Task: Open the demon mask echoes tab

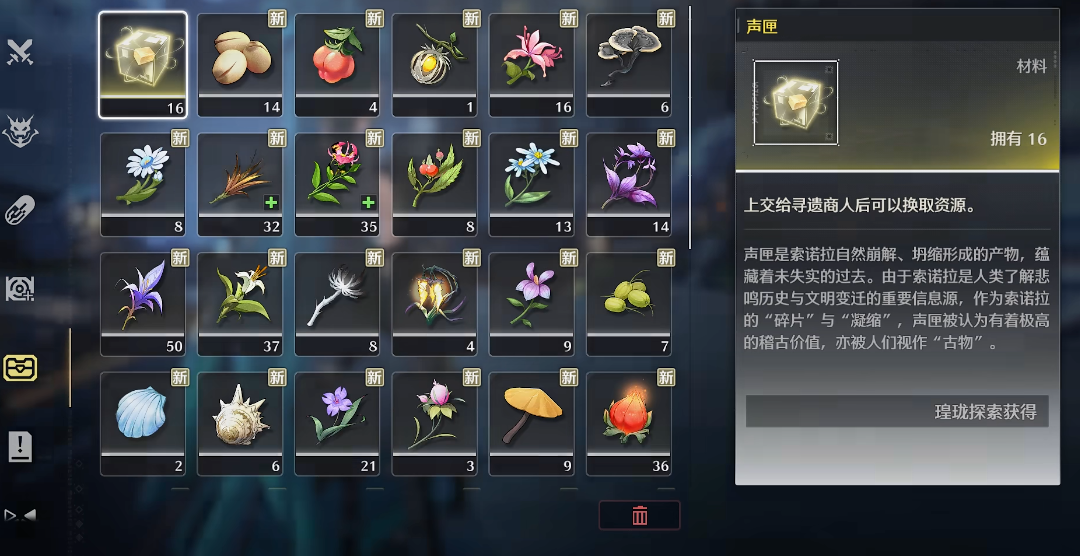Action: tap(20, 131)
